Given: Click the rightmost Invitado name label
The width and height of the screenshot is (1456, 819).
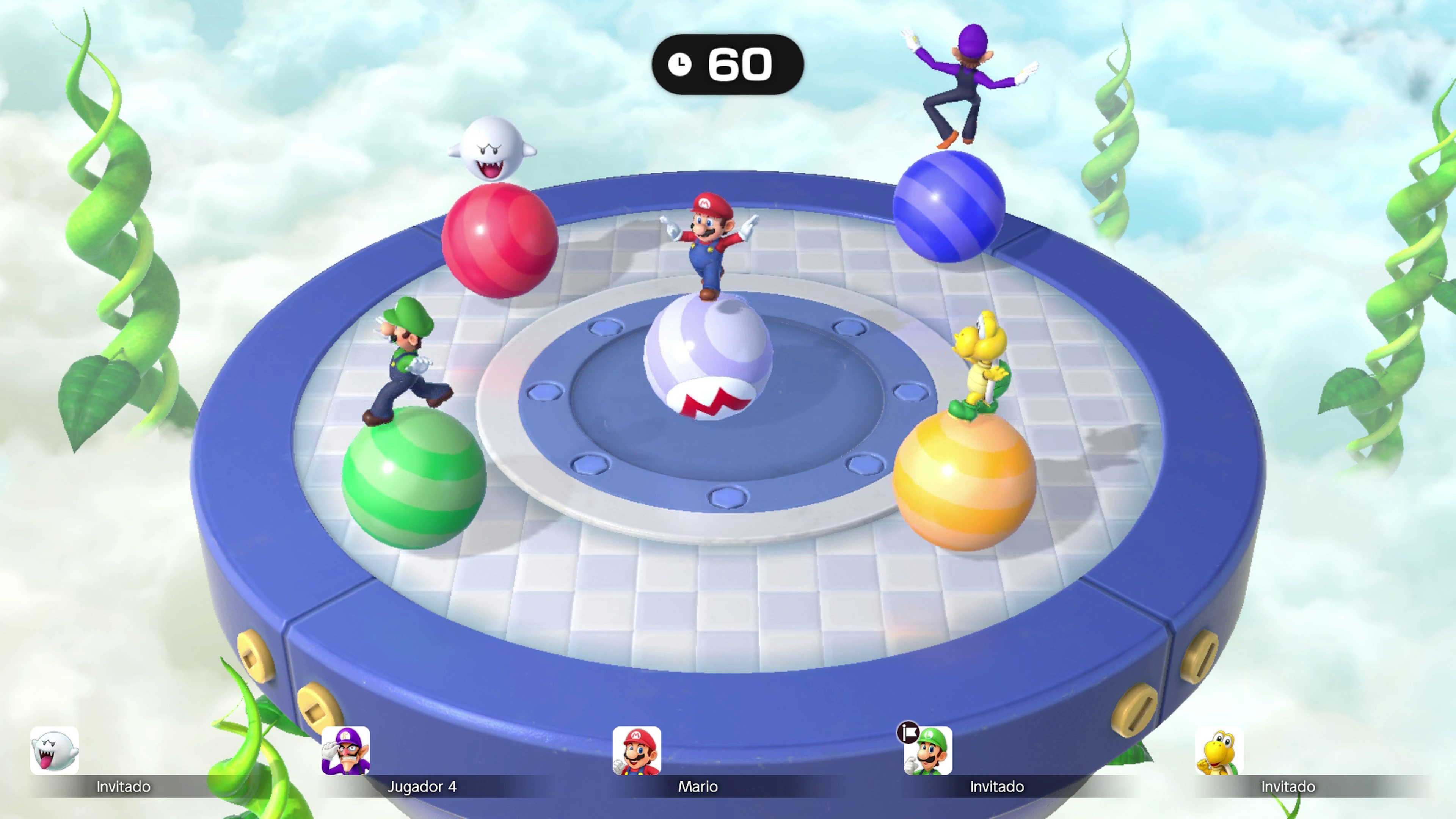Looking at the screenshot, I should tap(1288, 787).
